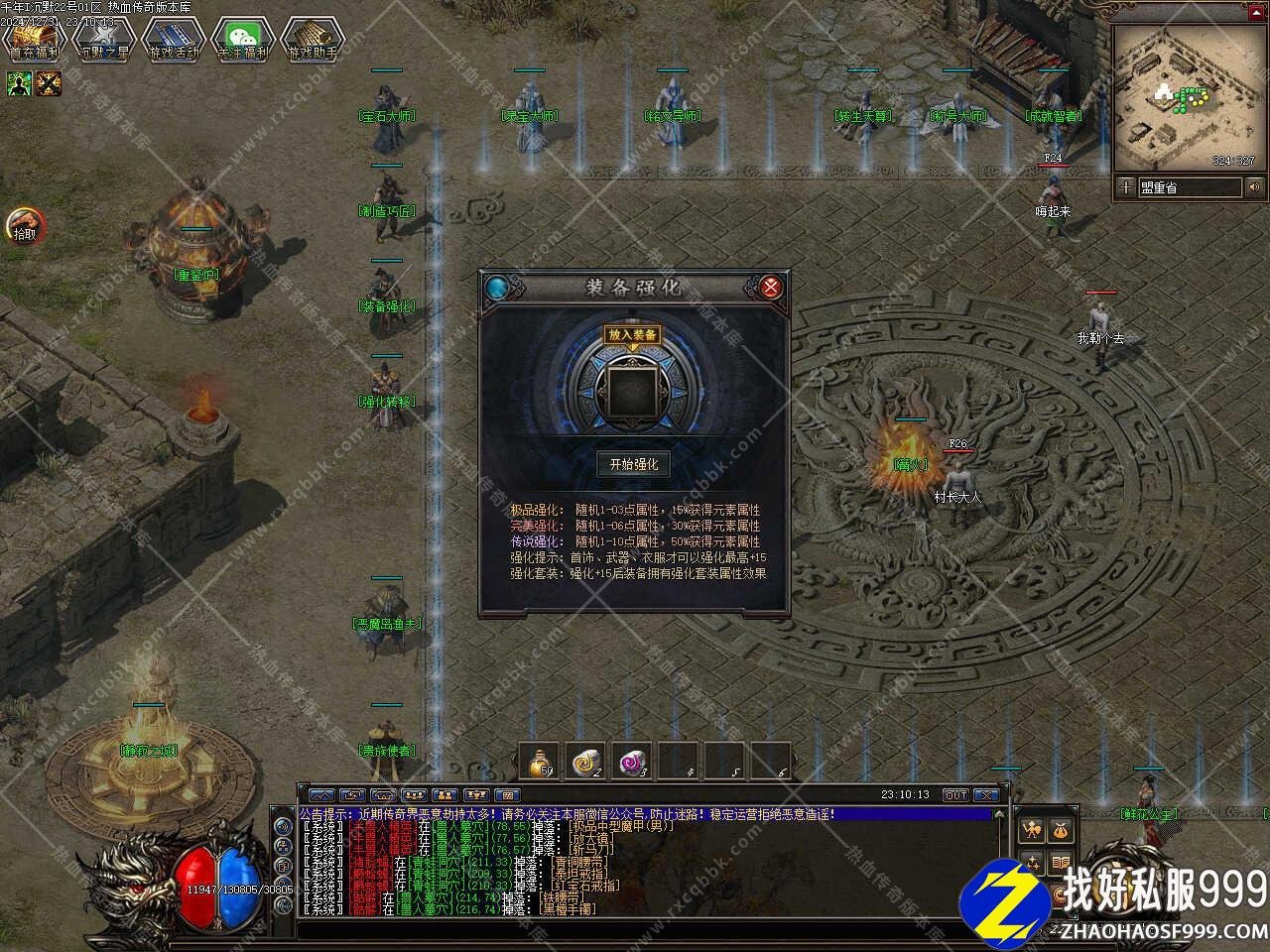The image size is (1270, 952).
Task: Open the 首充福利 menu
Action: 35,40
